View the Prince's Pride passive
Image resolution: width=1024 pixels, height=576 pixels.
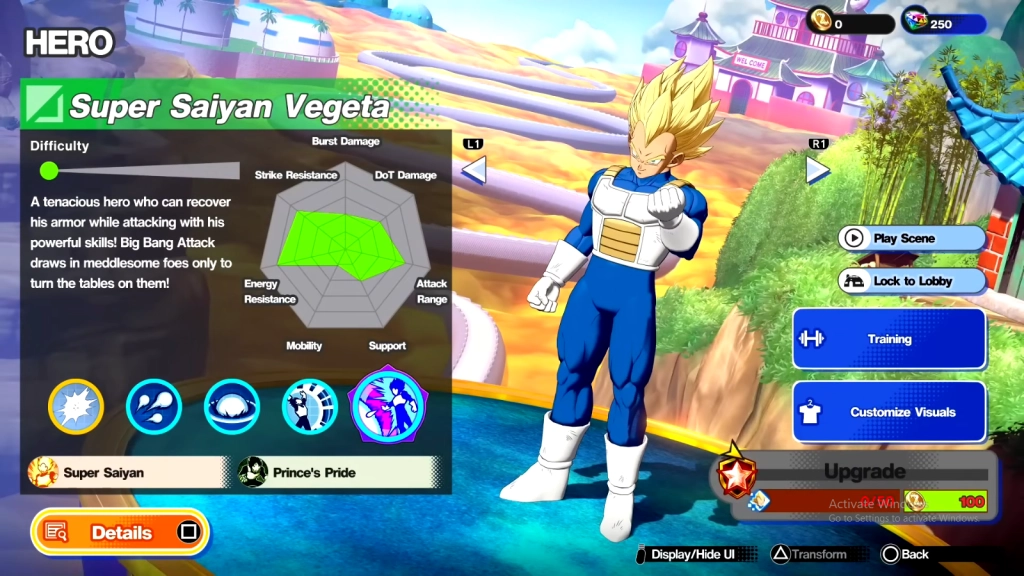coord(338,472)
